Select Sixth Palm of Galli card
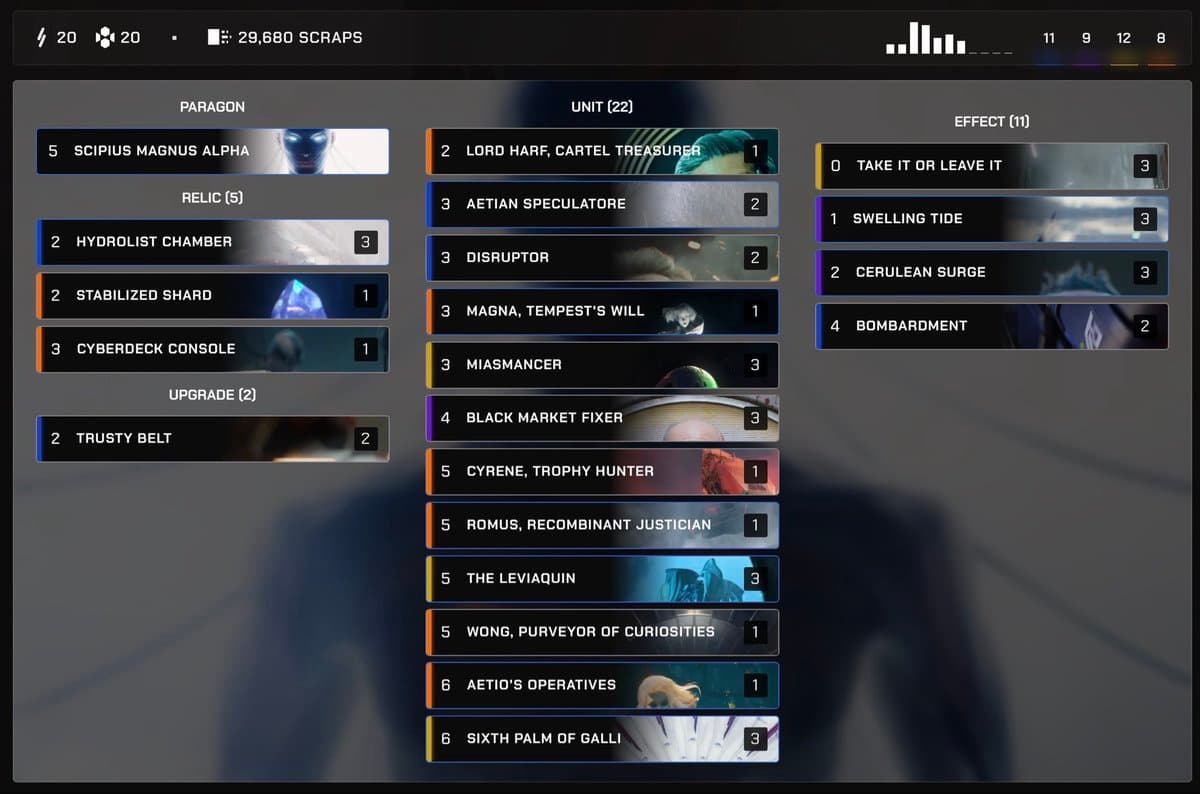 coord(601,739)
